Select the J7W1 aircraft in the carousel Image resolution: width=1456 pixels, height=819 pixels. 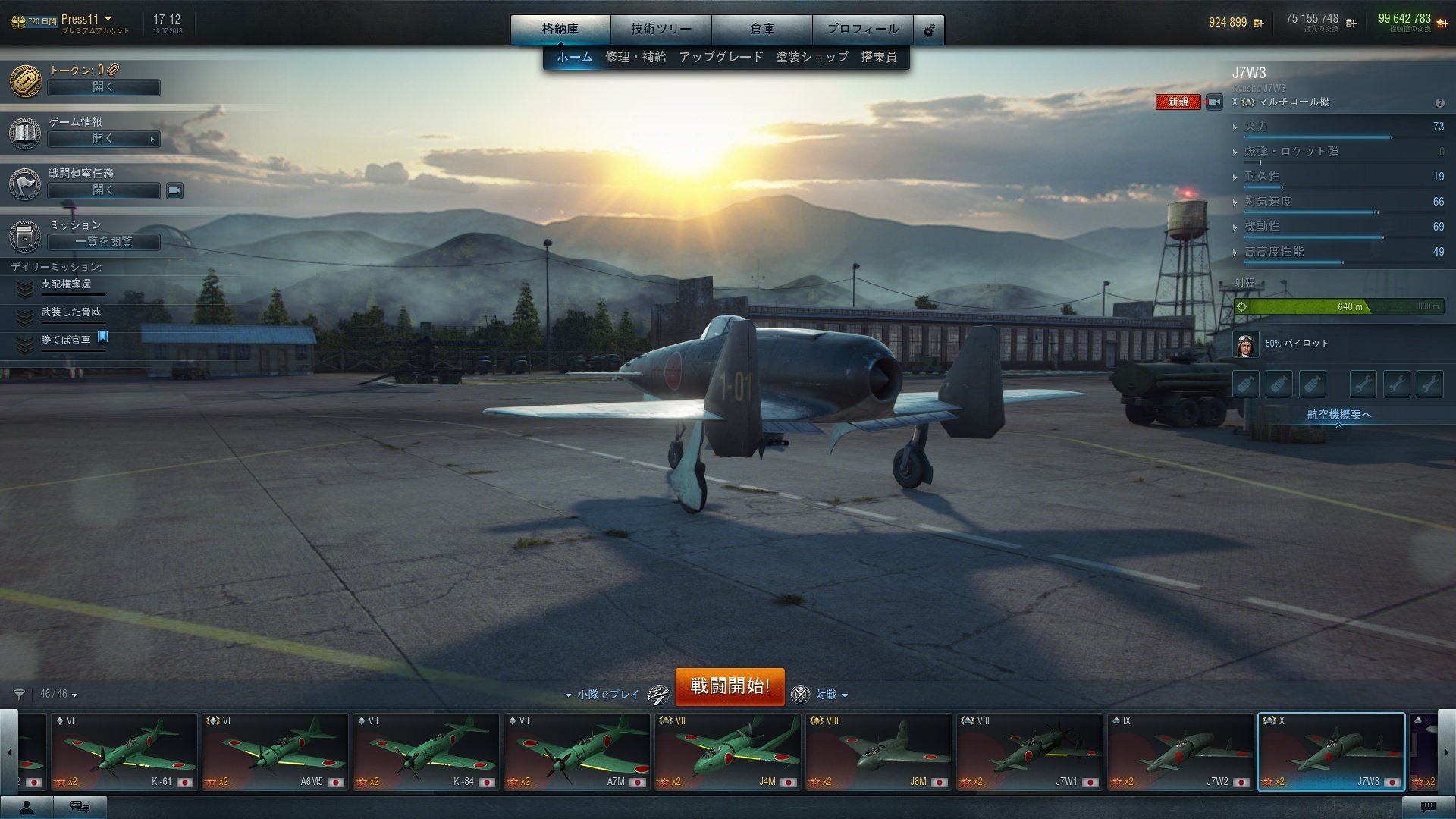(x=1028, y=751)
